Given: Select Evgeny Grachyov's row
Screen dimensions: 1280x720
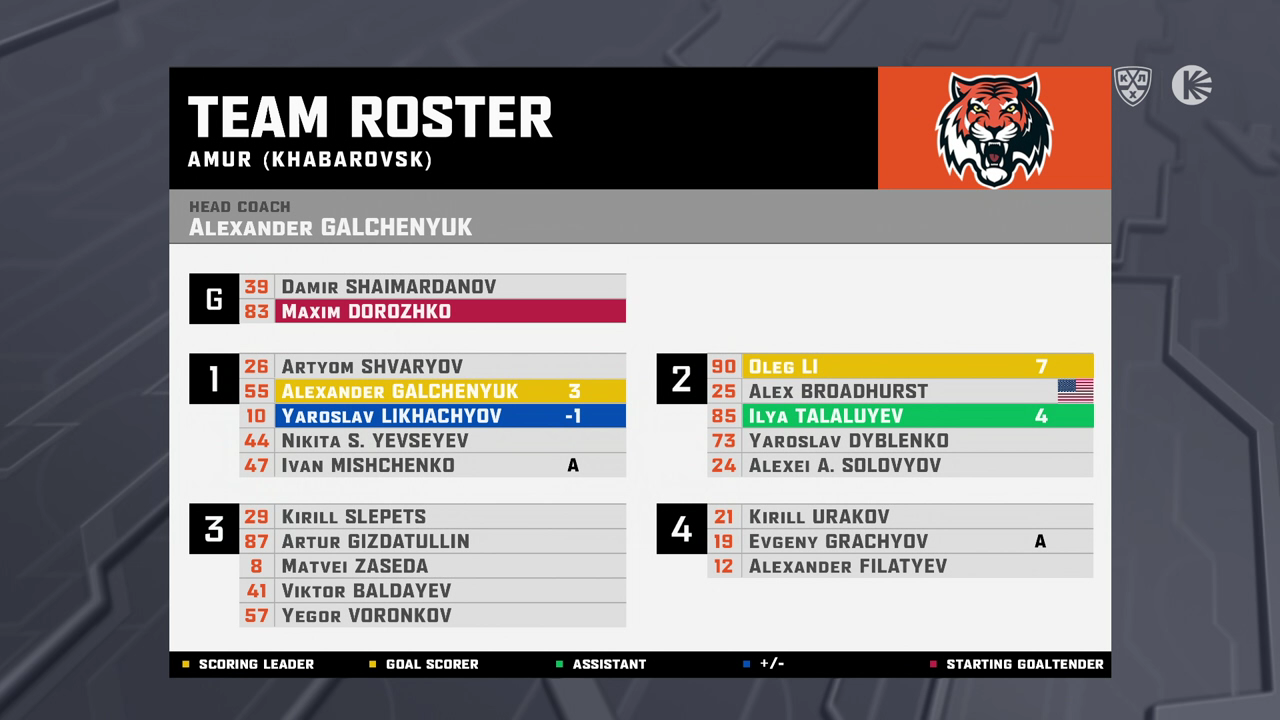Looking at the screenshot, I should point(900,541).
